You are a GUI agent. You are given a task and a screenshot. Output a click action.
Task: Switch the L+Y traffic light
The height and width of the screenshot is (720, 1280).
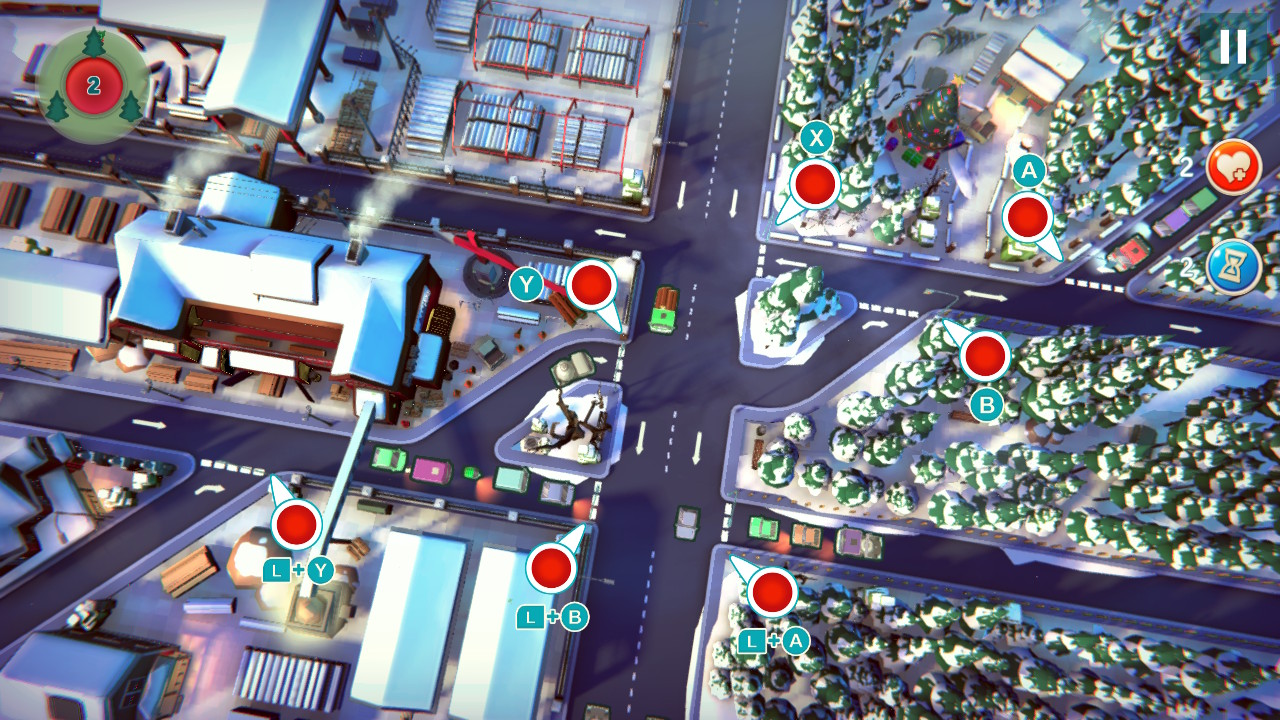(x=295, y=523)
